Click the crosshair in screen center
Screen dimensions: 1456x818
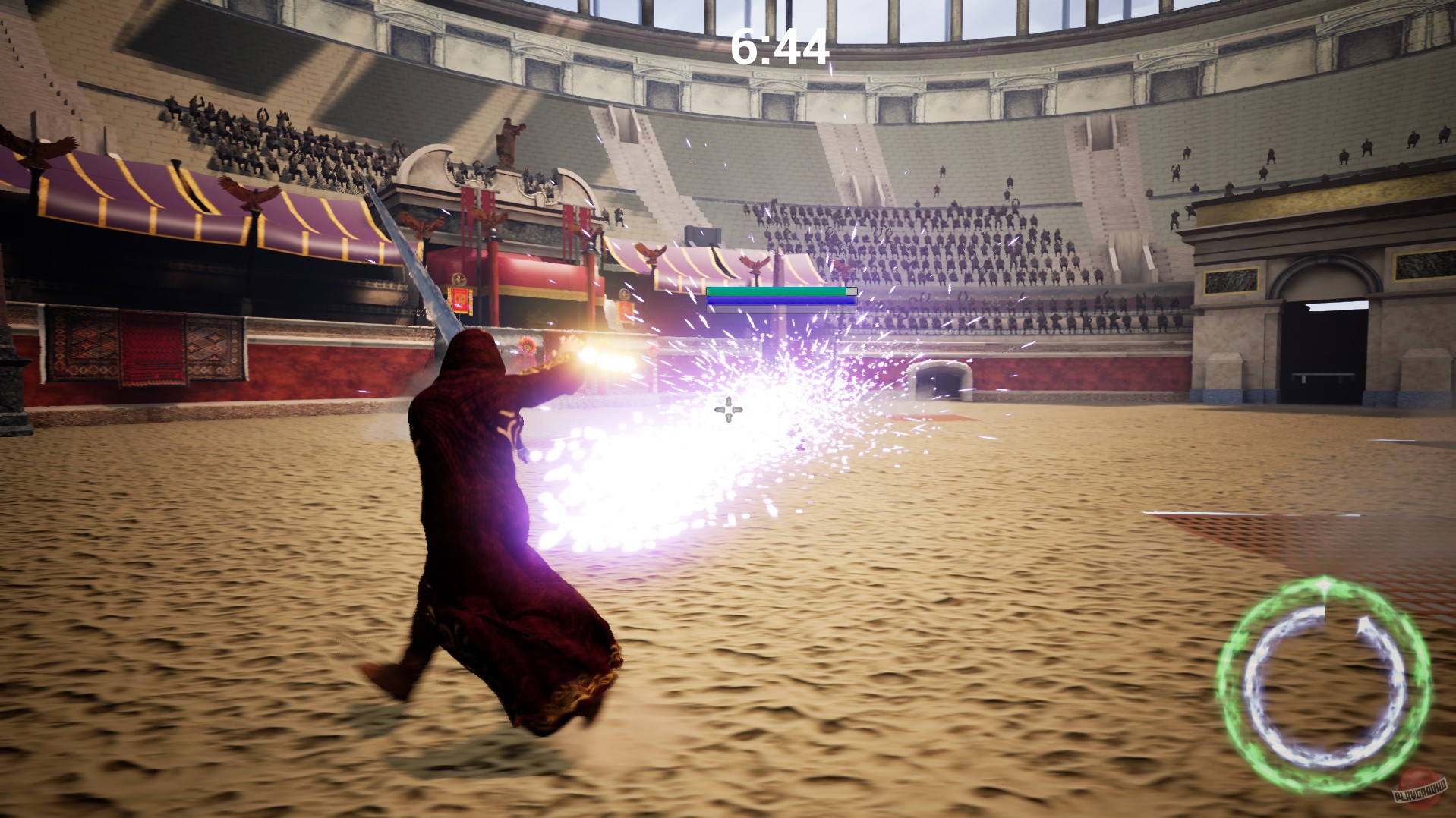(x=727, y=411)
